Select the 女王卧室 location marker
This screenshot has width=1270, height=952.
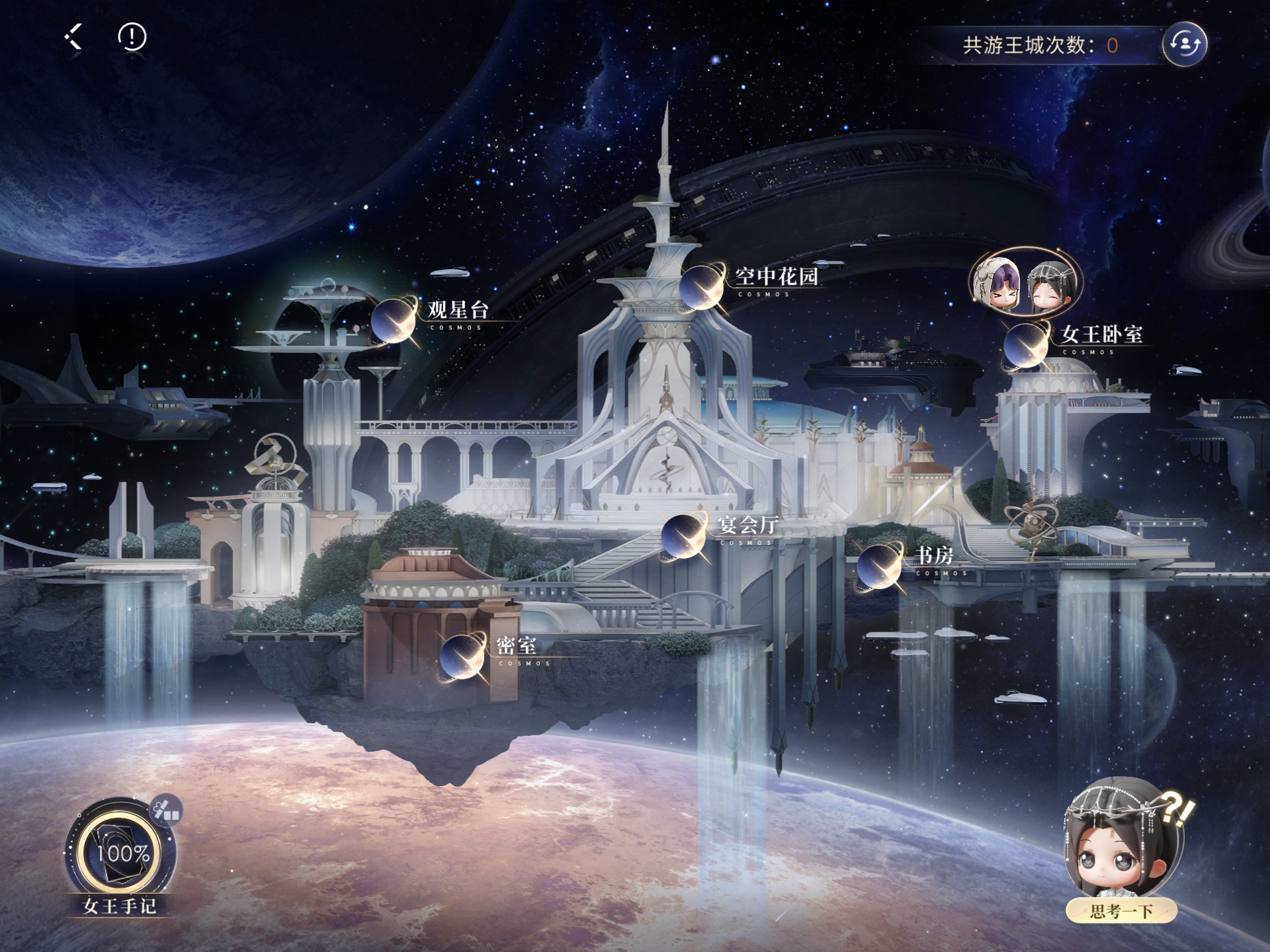(1027, 345)
